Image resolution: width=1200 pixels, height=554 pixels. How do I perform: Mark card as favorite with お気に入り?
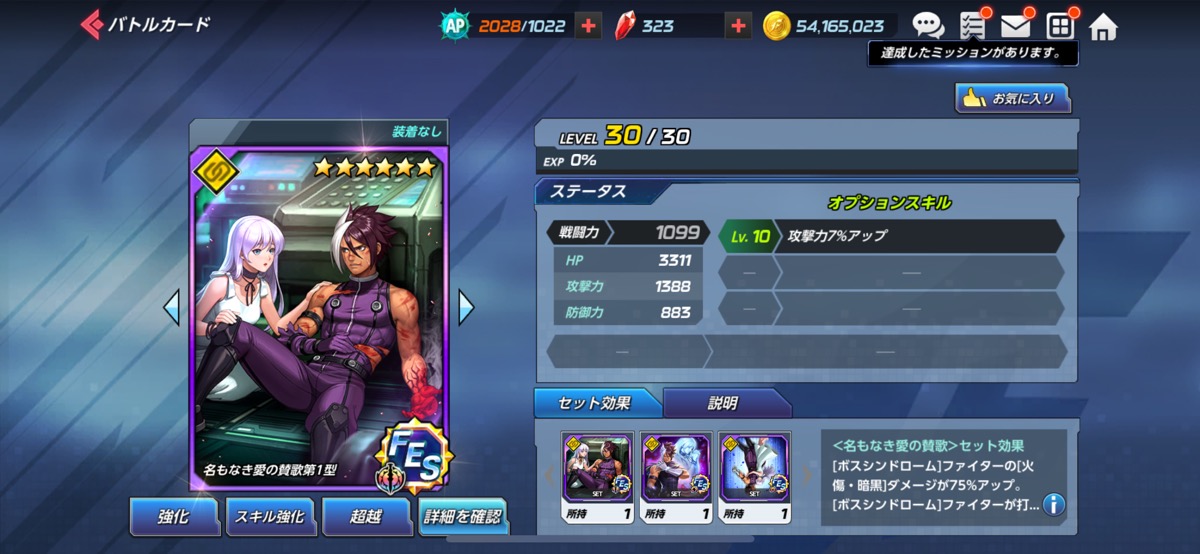(1012, 98)
